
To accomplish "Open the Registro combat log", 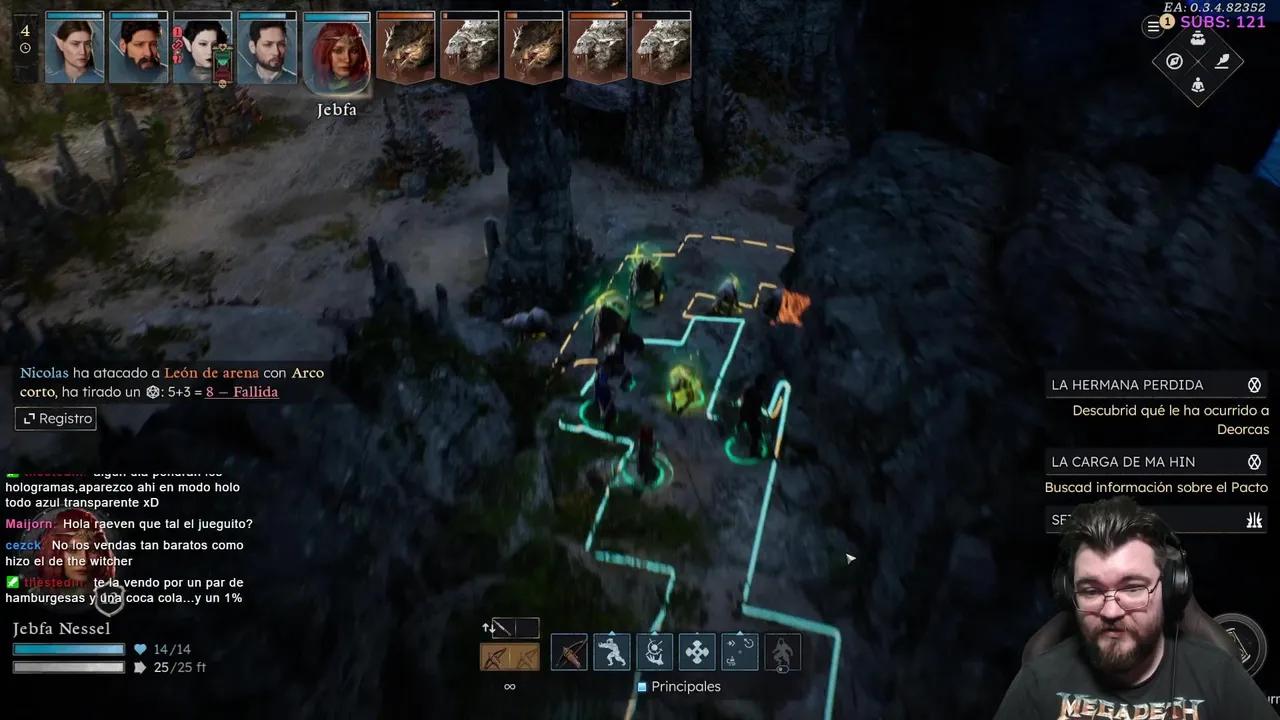I will pos(56,419).
